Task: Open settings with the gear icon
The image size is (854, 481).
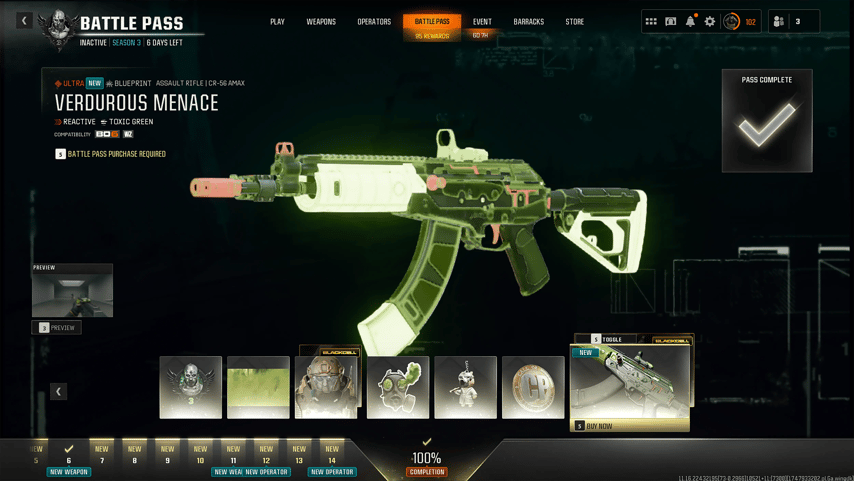Action: [710, 21]
